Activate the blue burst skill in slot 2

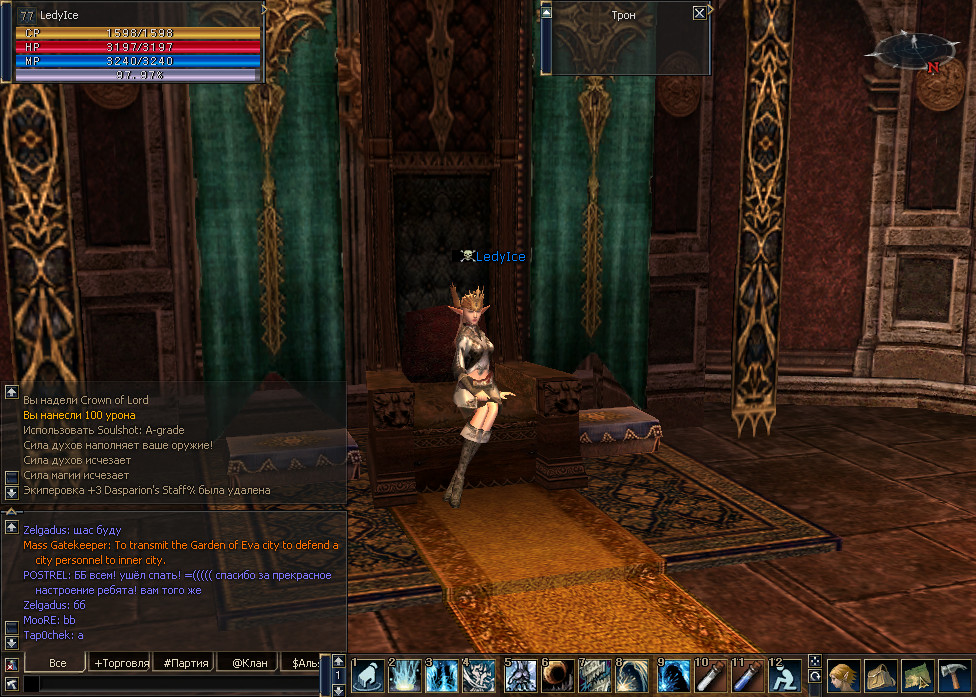[x=405, y=676]
